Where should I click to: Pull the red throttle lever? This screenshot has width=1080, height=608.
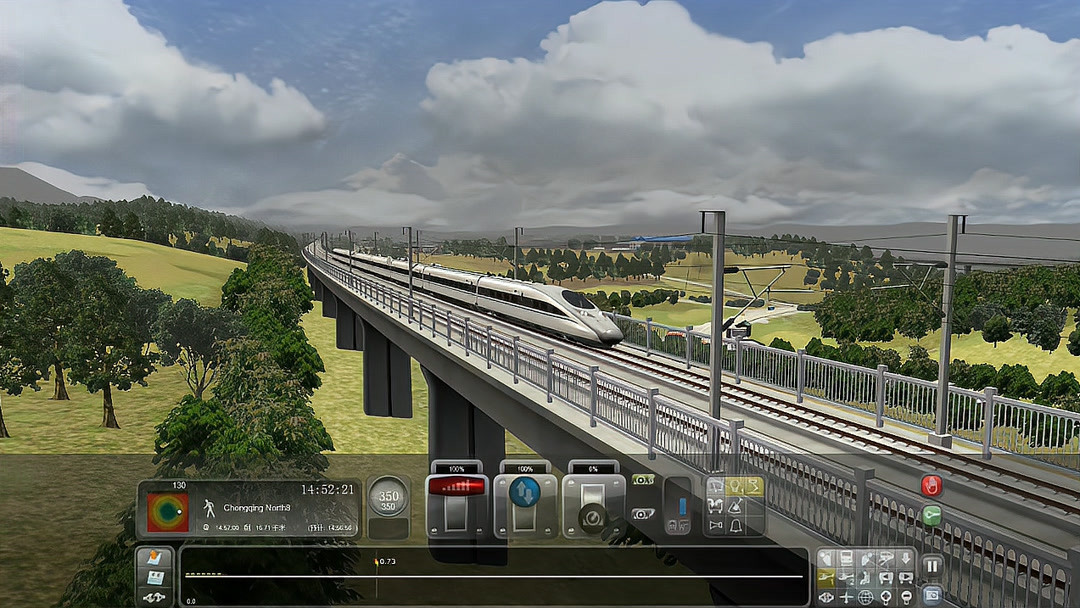click(x=456, y=487)
